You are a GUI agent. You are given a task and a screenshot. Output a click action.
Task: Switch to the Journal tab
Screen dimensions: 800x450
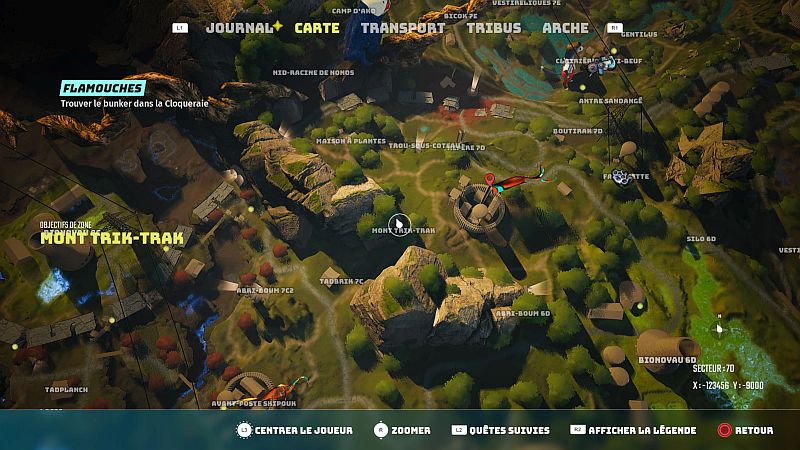coord(239,28)
